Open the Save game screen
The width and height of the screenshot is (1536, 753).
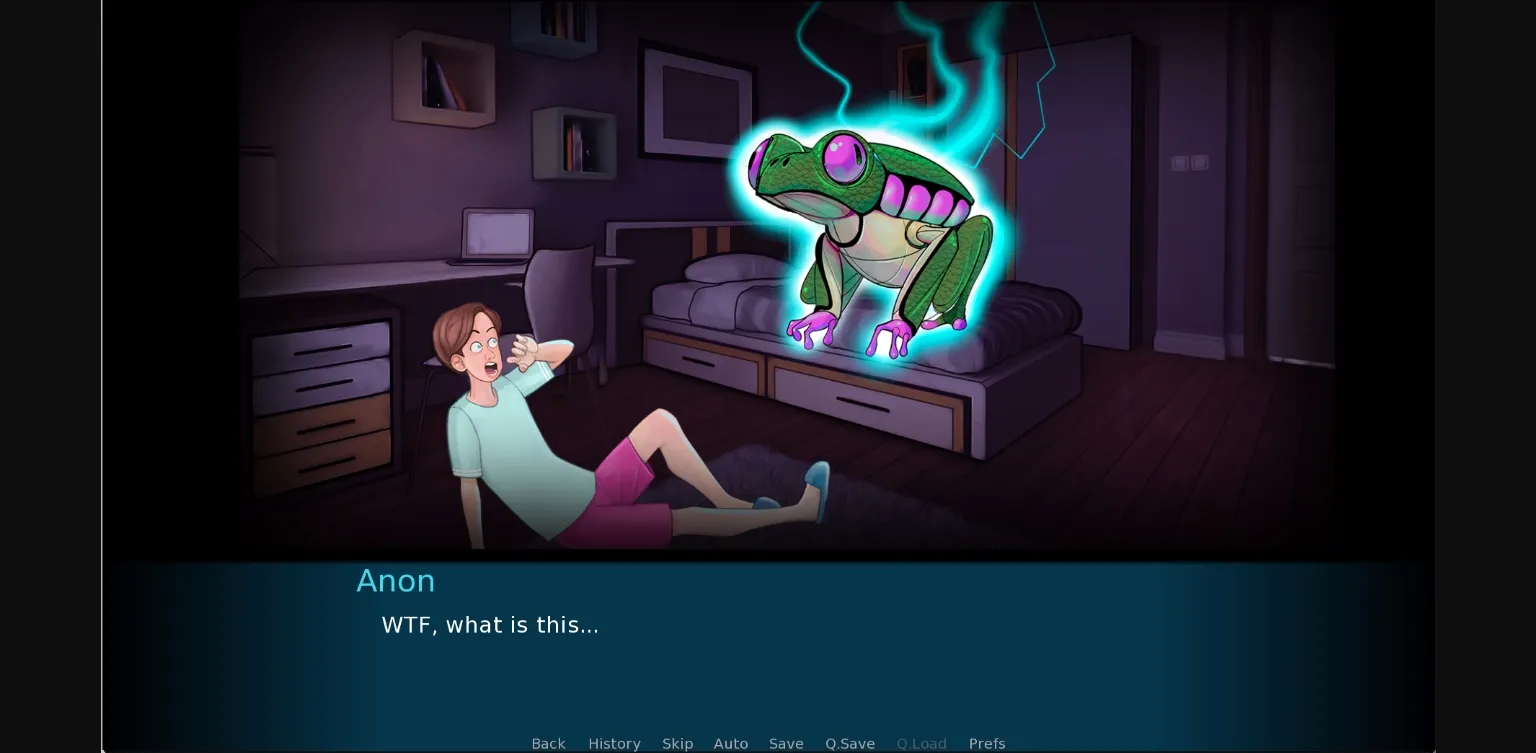click(x=786, y=743)
